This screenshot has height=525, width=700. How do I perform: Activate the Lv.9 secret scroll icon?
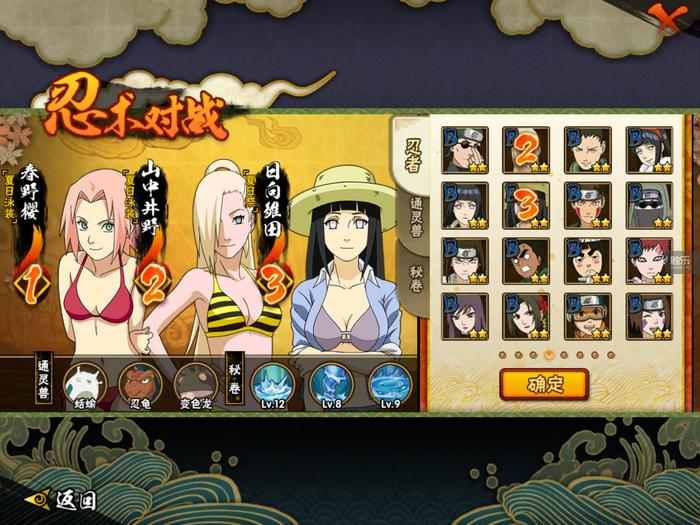(388, 382)
